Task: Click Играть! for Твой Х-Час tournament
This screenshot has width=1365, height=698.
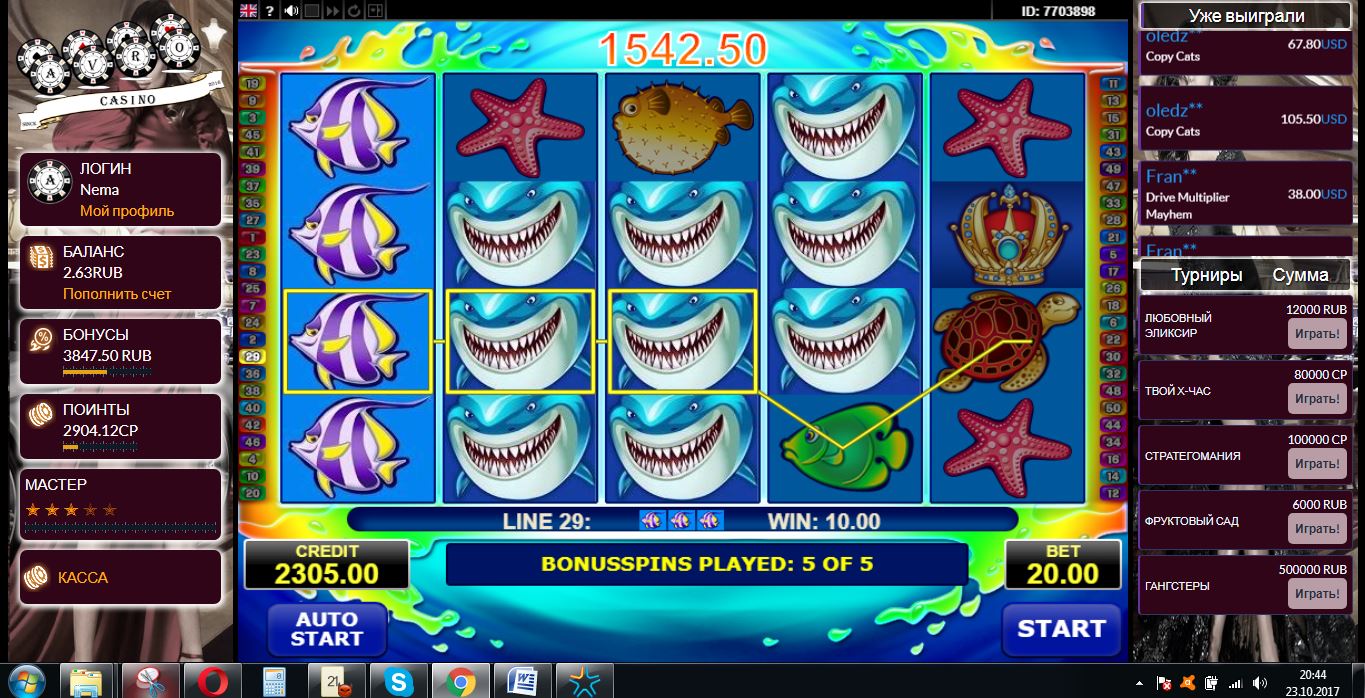Action: 1316,398
